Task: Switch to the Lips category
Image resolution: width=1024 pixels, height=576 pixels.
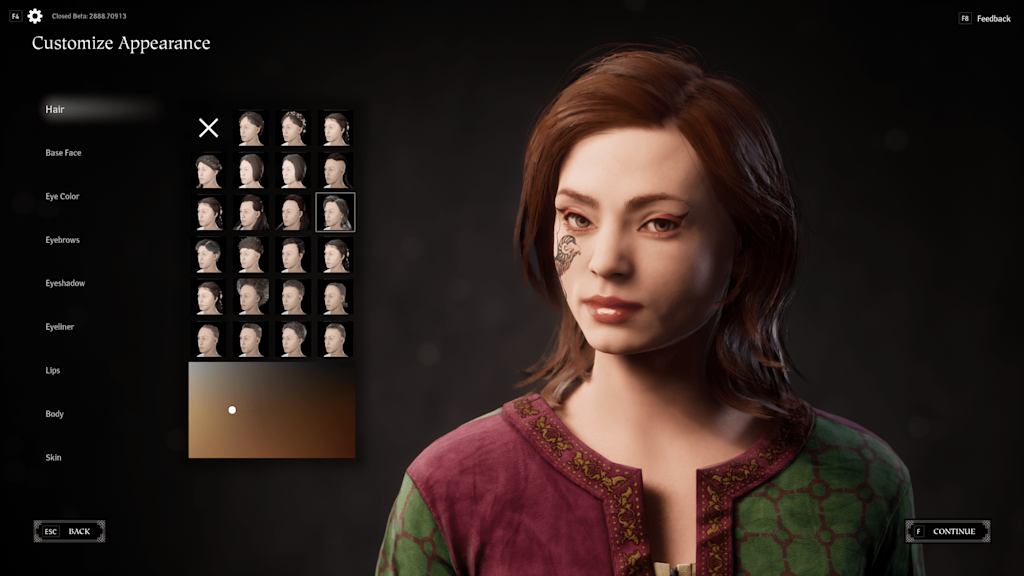Action: click(53, 371)
